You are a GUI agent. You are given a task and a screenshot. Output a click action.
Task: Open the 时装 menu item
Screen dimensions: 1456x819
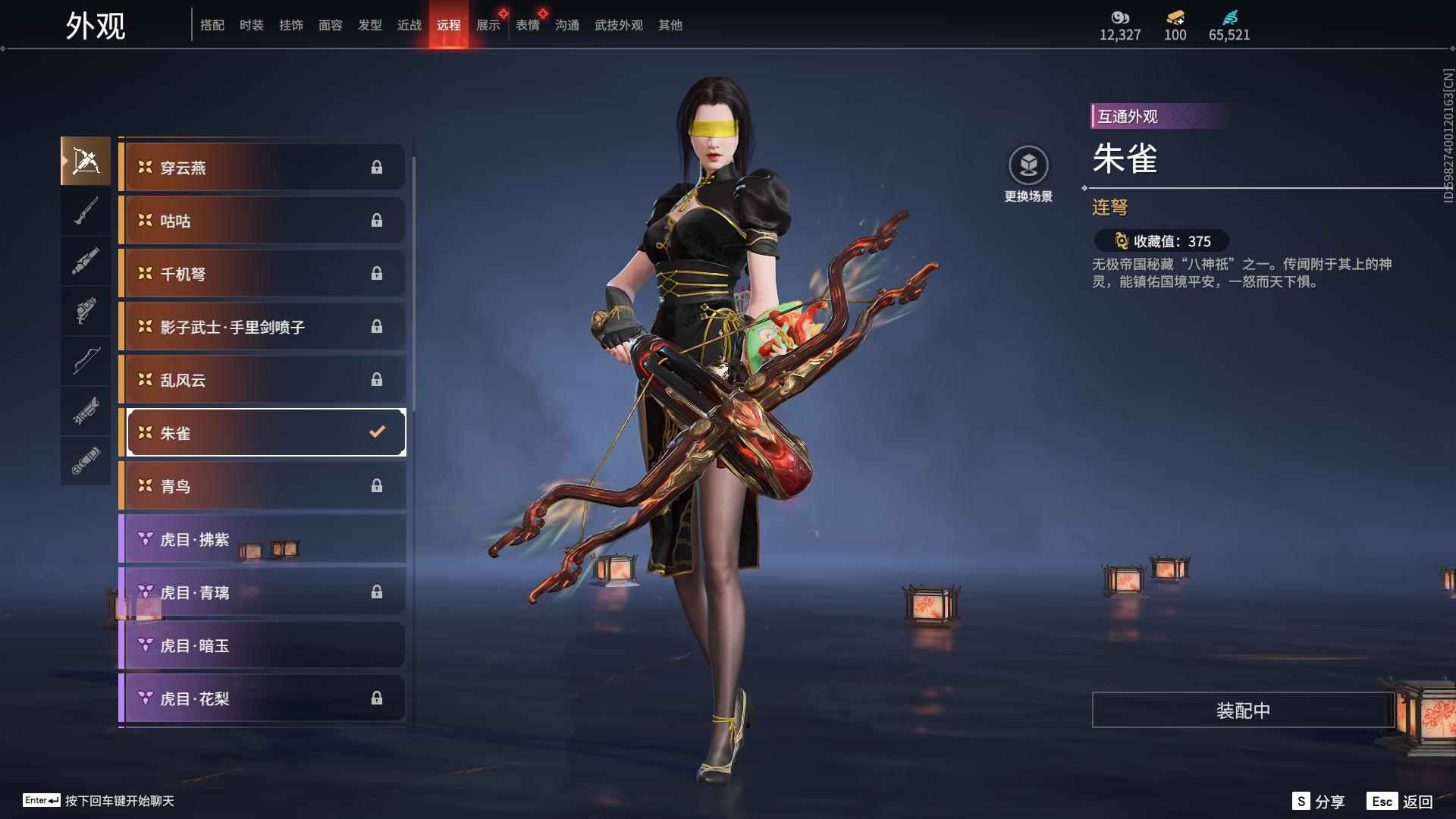point(252,24)
